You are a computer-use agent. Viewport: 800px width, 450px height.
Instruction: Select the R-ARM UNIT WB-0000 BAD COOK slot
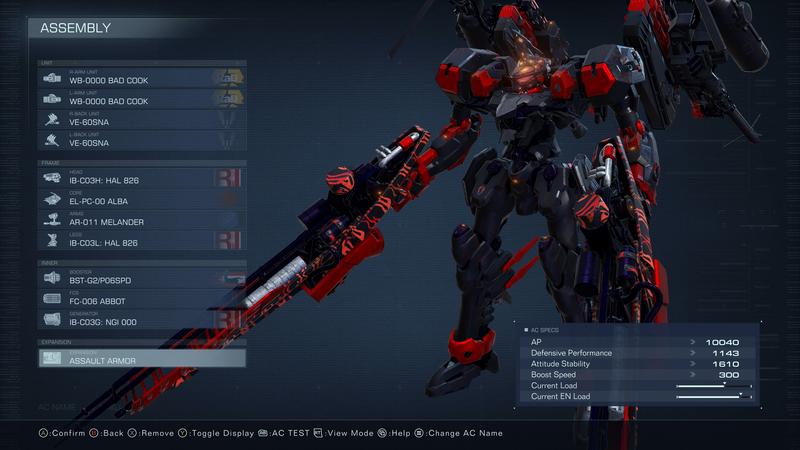pyautogui.click(x=141, y=78)
